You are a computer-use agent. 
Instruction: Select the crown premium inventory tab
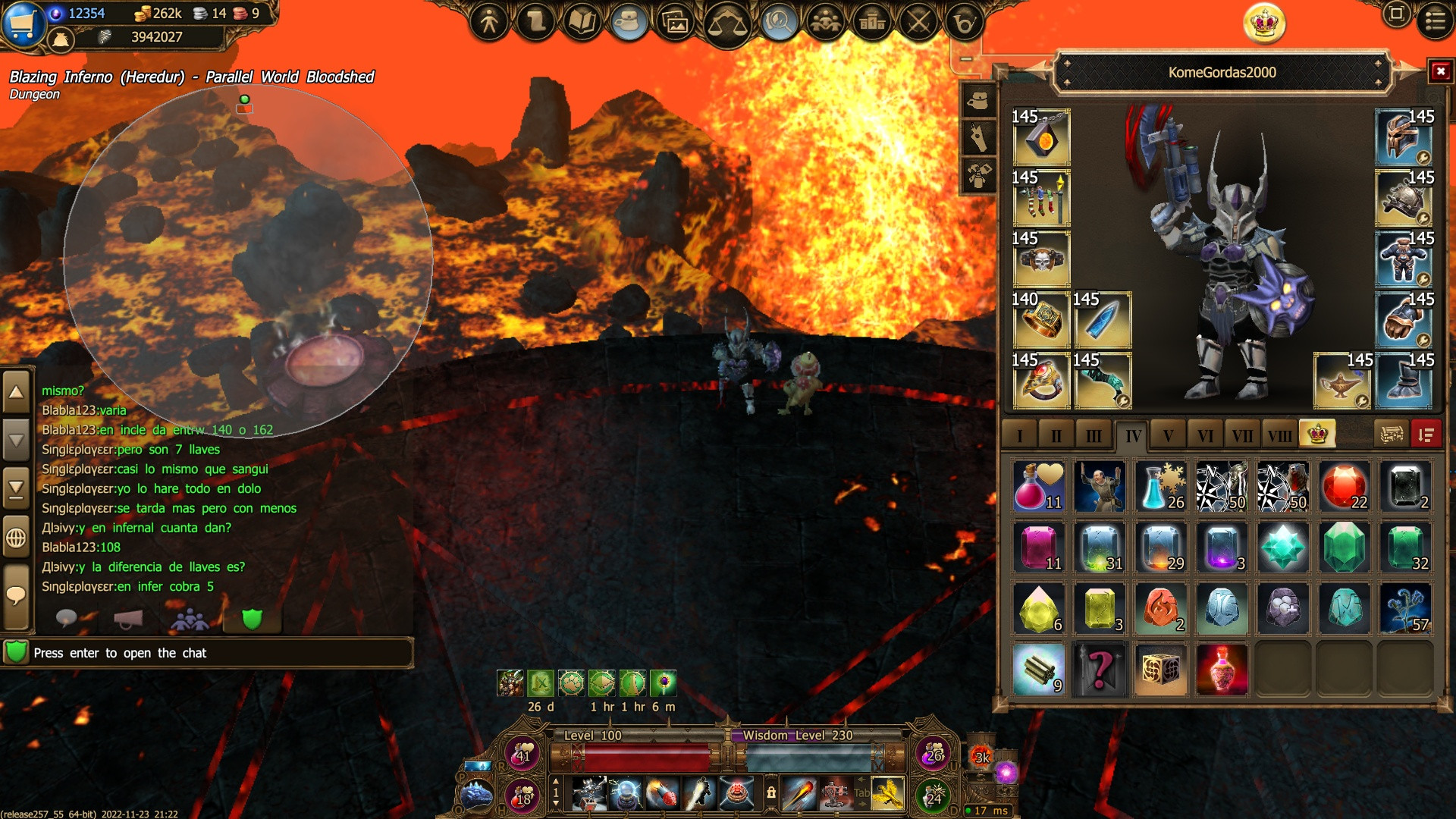coord(1317,434)
